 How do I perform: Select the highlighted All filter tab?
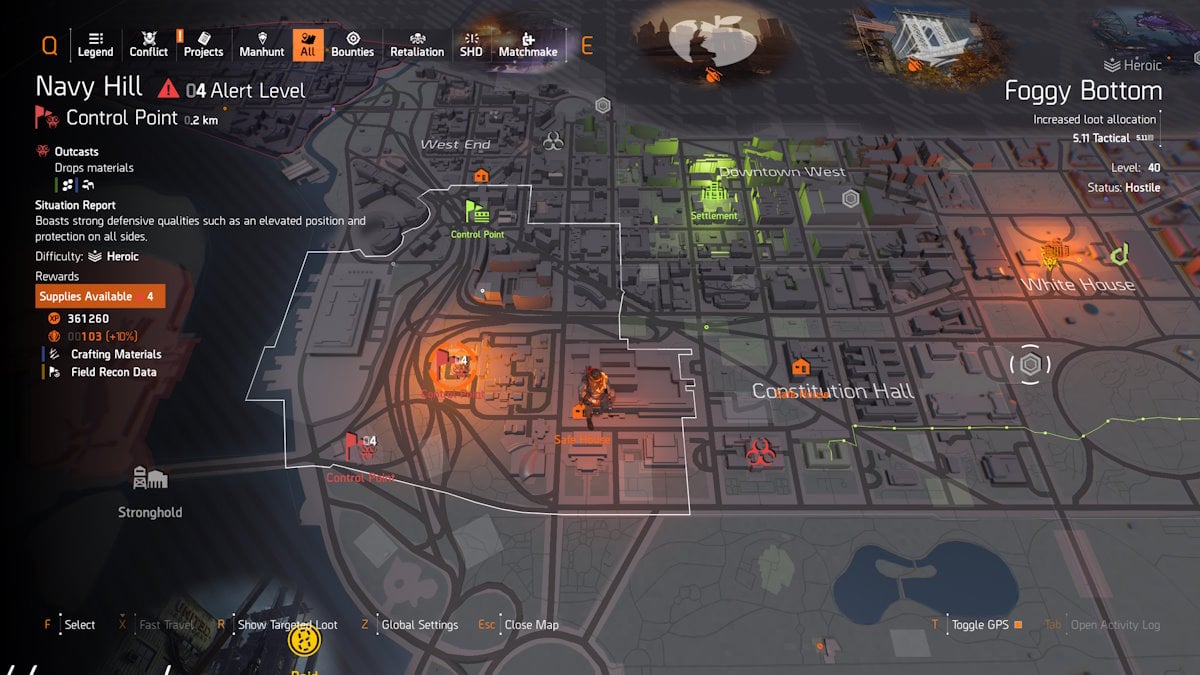click(x=308, y=44)
